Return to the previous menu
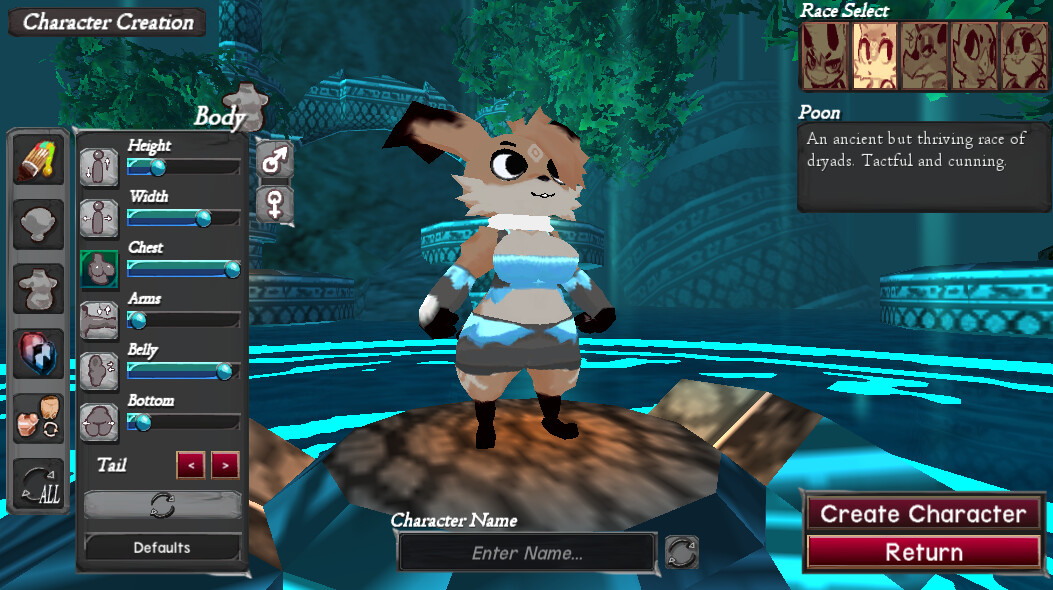1053x590 pixels. [x=923, y=552]
